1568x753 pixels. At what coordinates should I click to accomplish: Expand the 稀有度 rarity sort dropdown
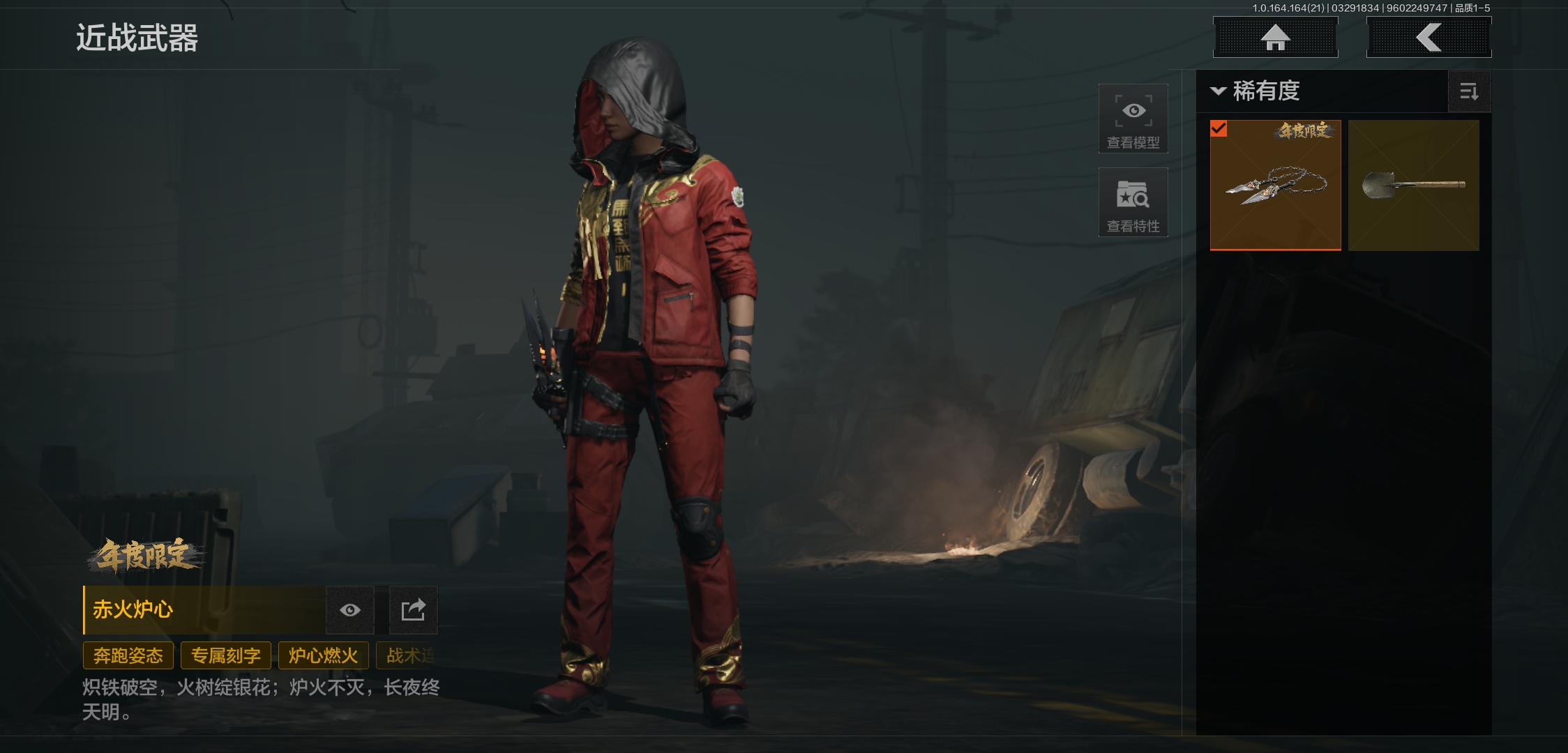(x=1256, y=91)
